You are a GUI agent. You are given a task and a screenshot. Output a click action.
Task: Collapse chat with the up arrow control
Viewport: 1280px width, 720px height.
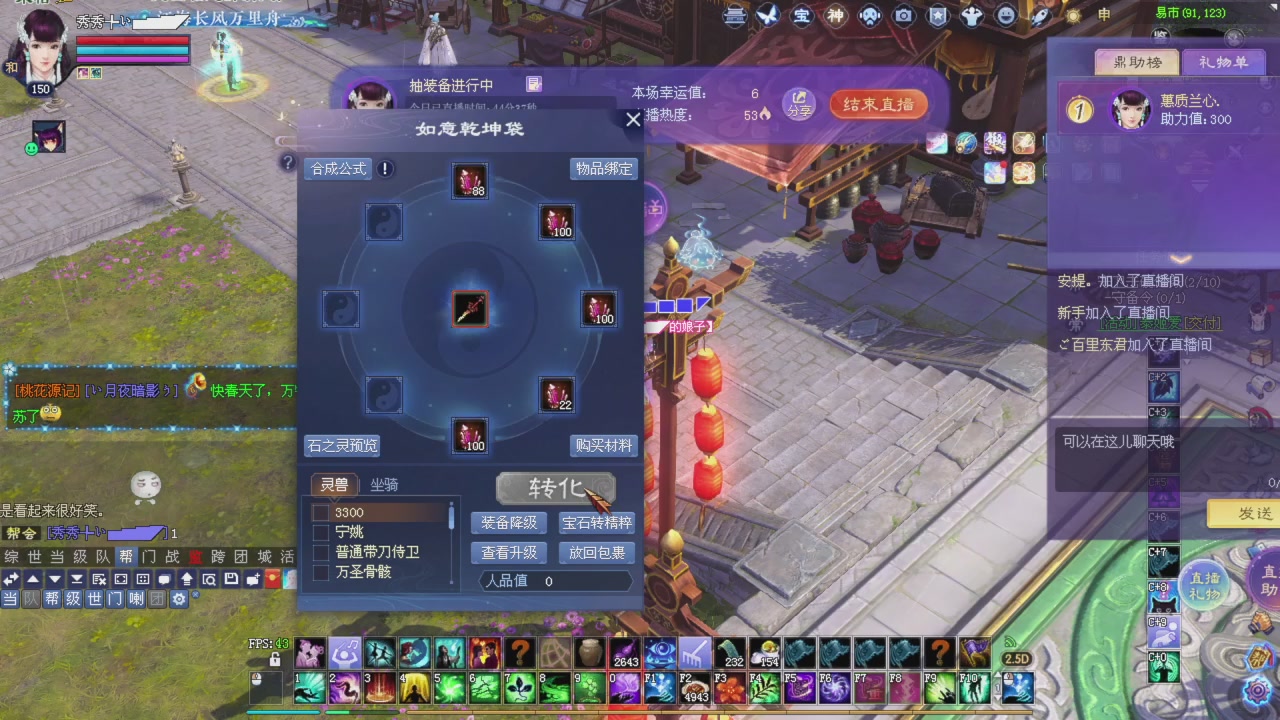tap(33, 577)
